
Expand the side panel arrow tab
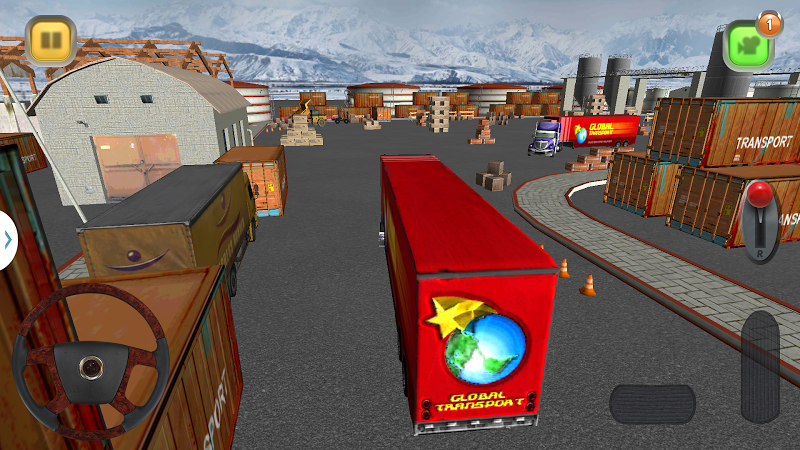pyautogui.click(x=8, y=240)
